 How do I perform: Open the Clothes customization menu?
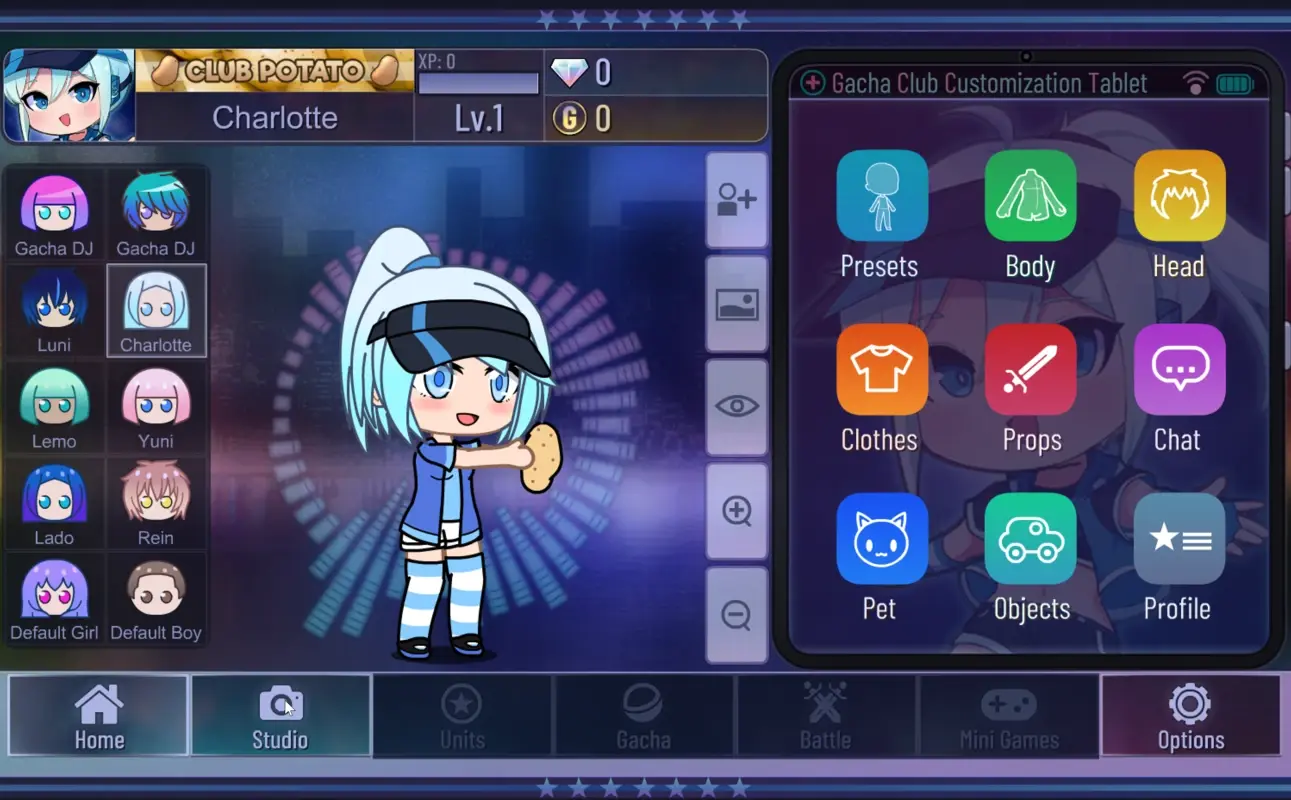(881, 368)
